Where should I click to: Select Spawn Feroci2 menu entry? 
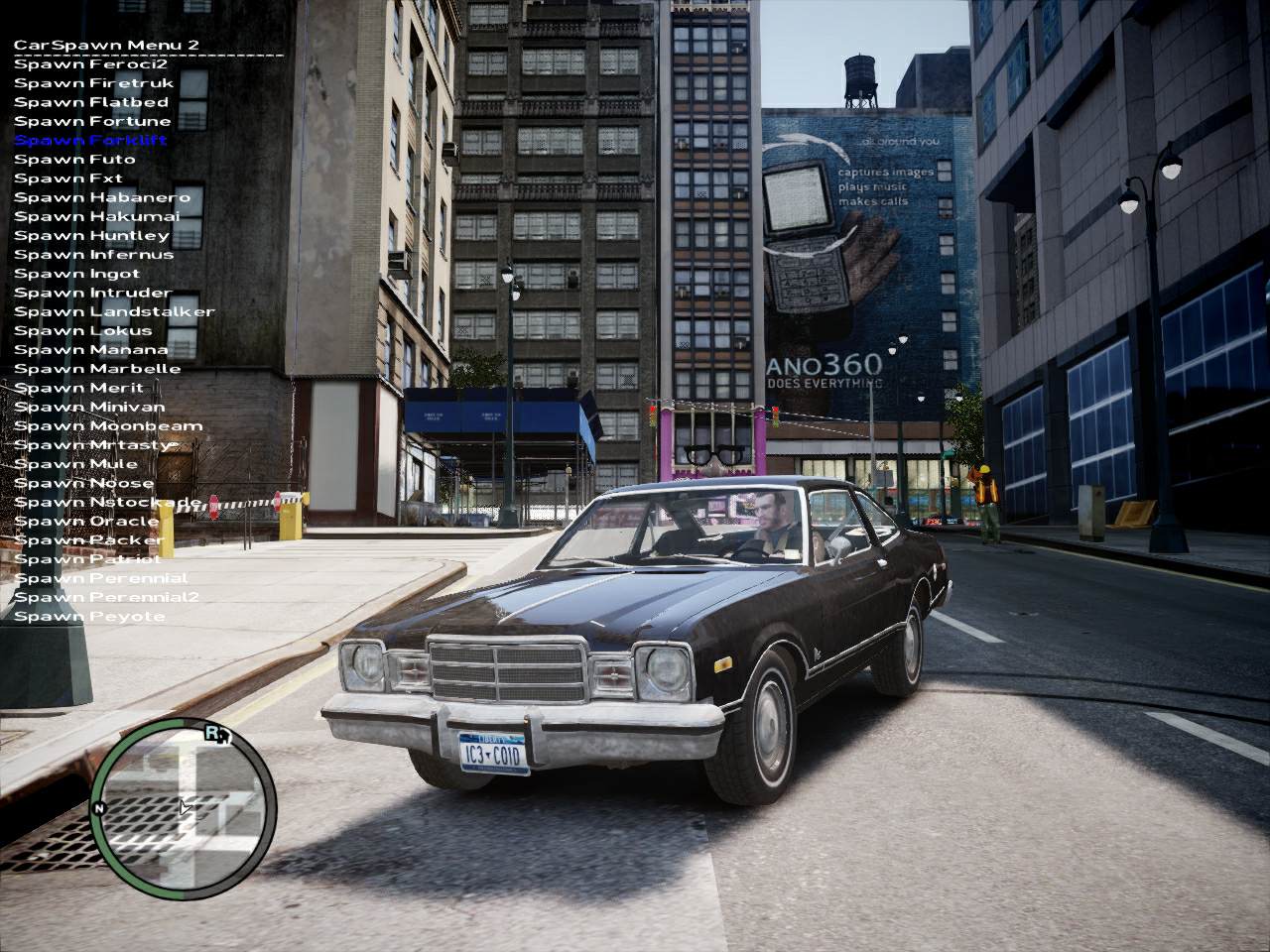90,64
